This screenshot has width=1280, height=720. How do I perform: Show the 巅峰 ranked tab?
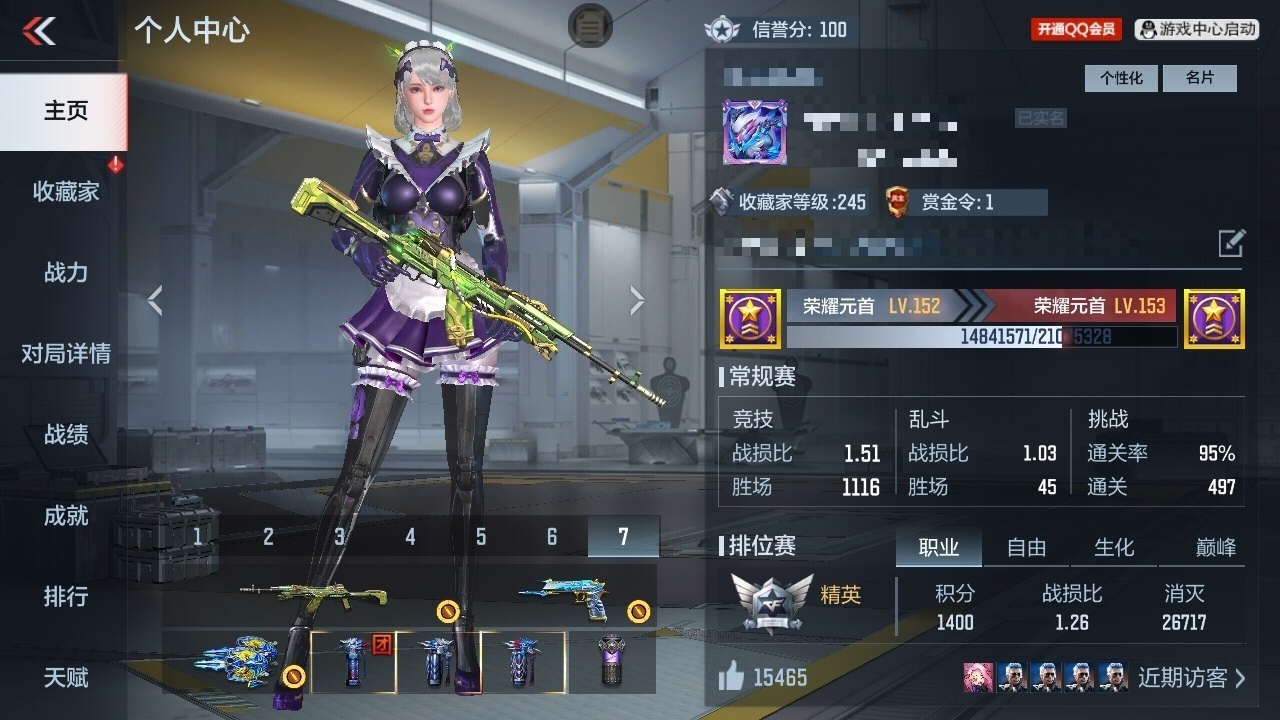[1215, 547]
